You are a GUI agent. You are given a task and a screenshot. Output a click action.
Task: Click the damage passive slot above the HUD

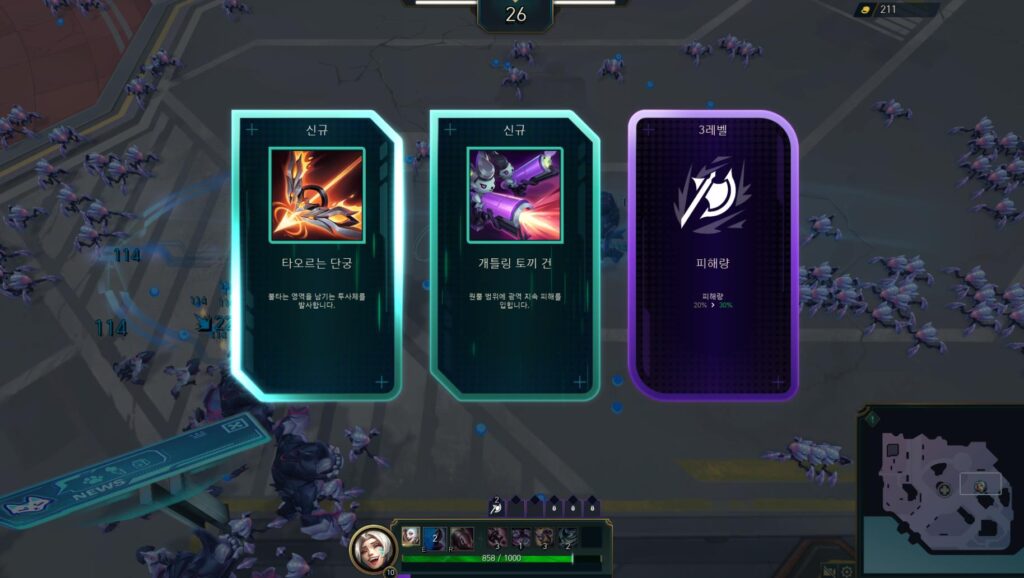click(x=497, y=508)
